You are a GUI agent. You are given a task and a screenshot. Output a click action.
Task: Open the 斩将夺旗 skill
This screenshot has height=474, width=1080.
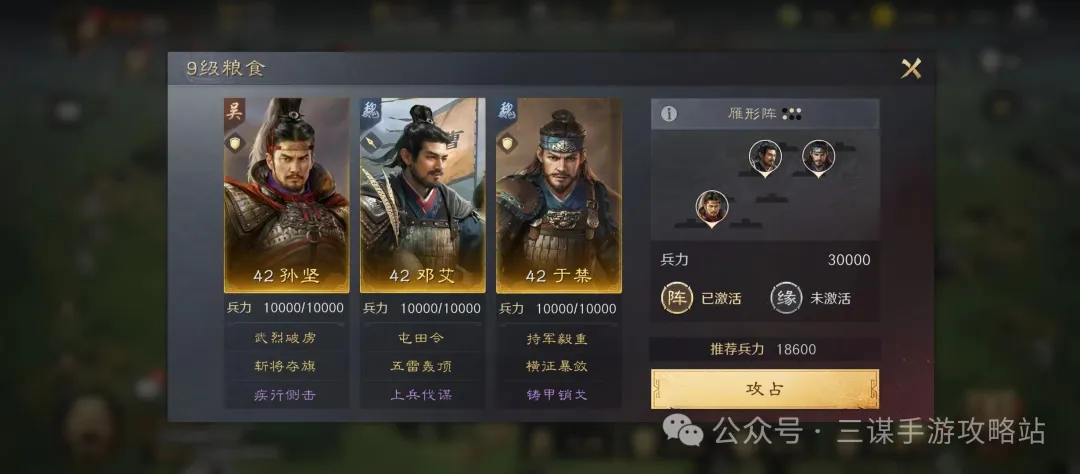click(x=286, y=366)
